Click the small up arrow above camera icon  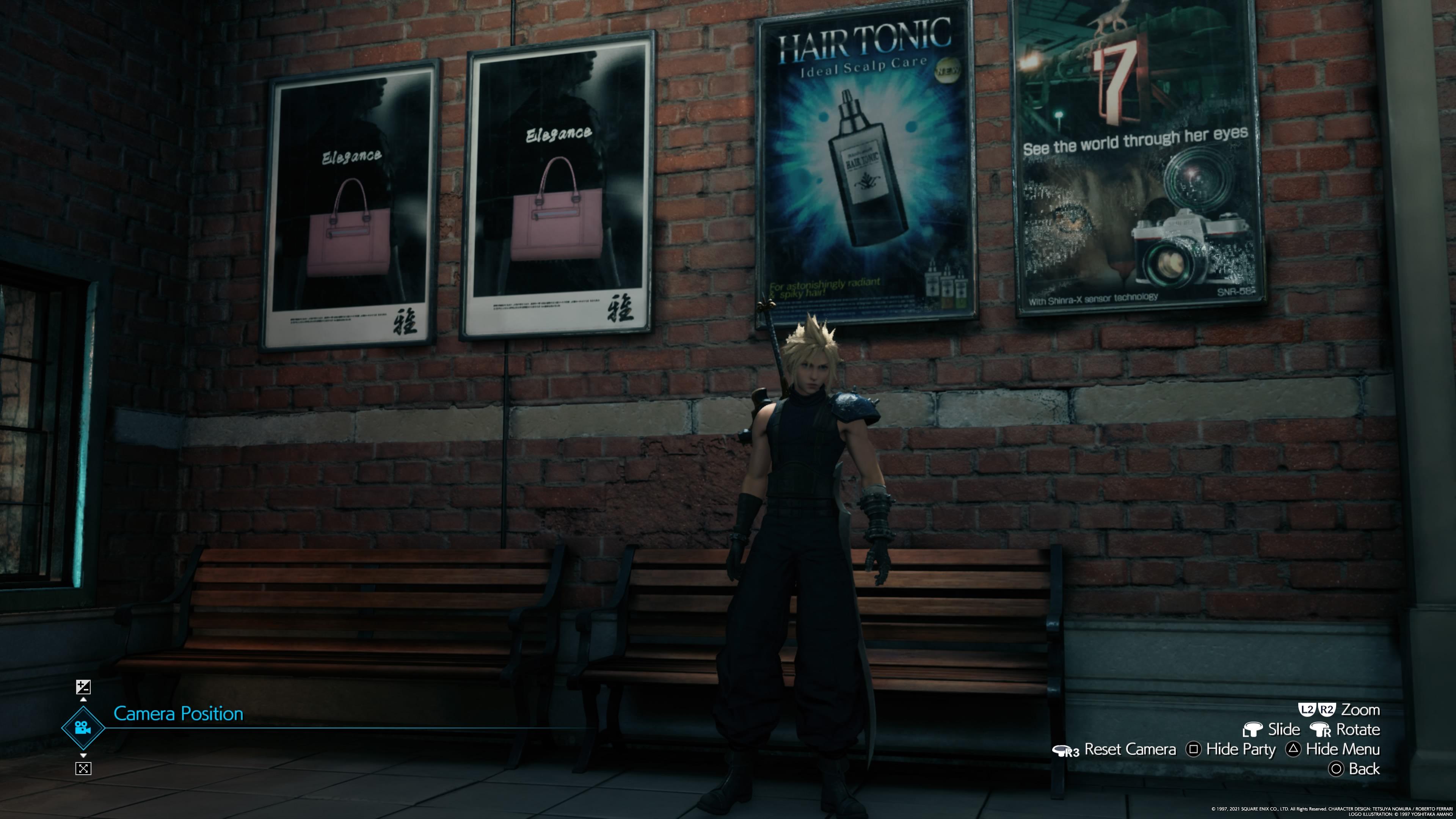click(83, 700)
